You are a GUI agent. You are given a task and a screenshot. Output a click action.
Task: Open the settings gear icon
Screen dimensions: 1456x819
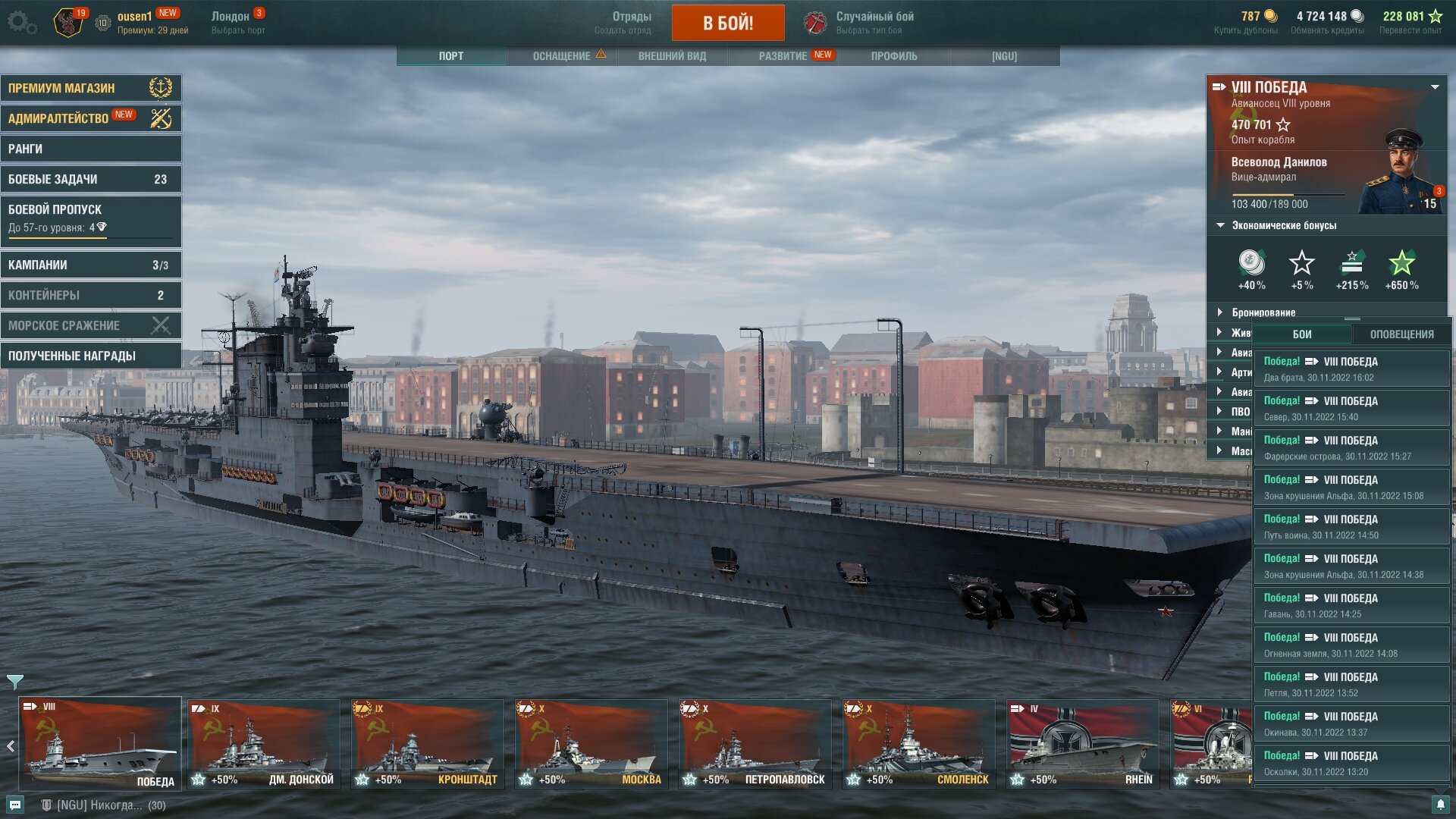21,22
